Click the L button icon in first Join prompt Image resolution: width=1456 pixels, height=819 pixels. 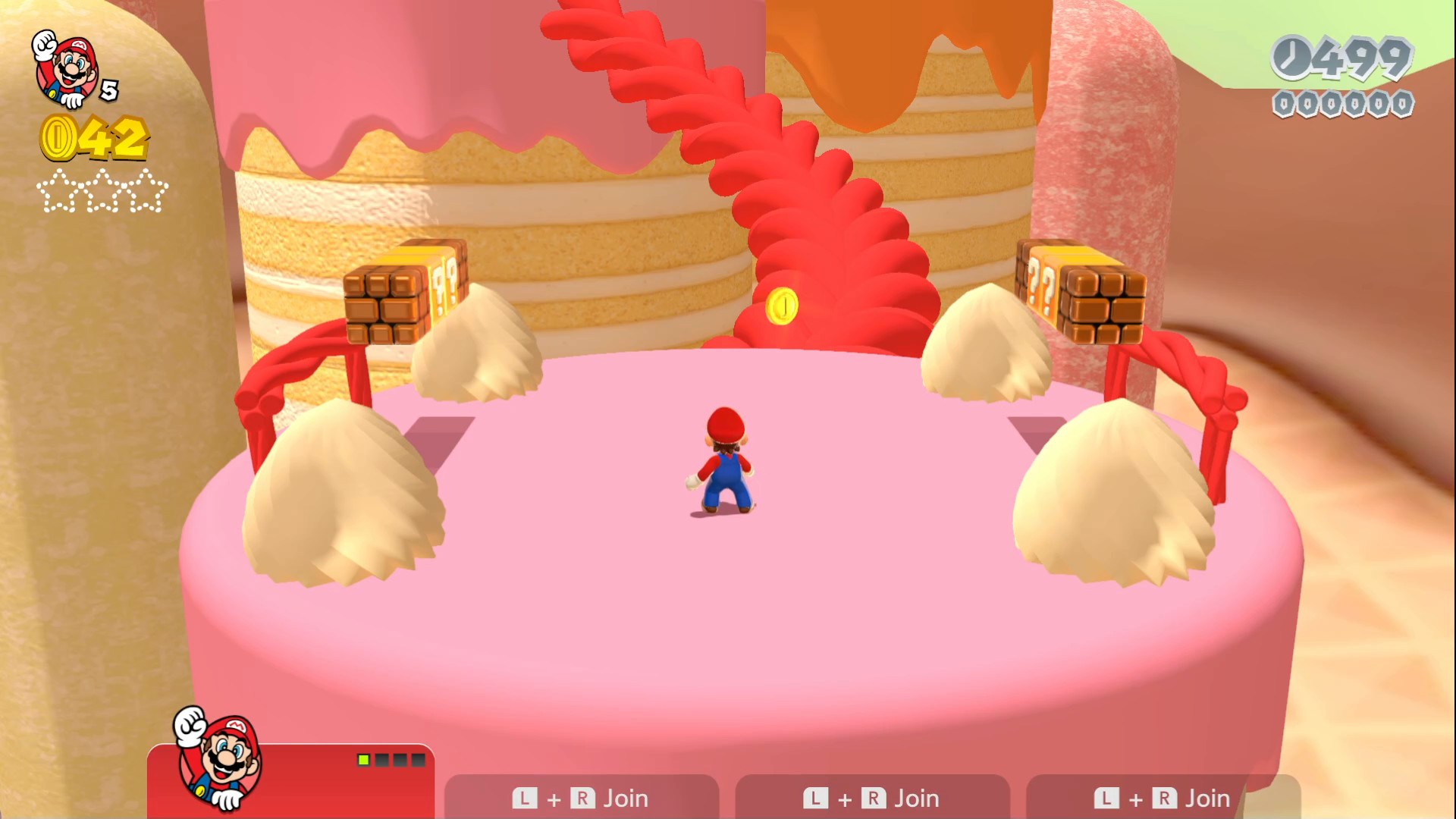525,798
